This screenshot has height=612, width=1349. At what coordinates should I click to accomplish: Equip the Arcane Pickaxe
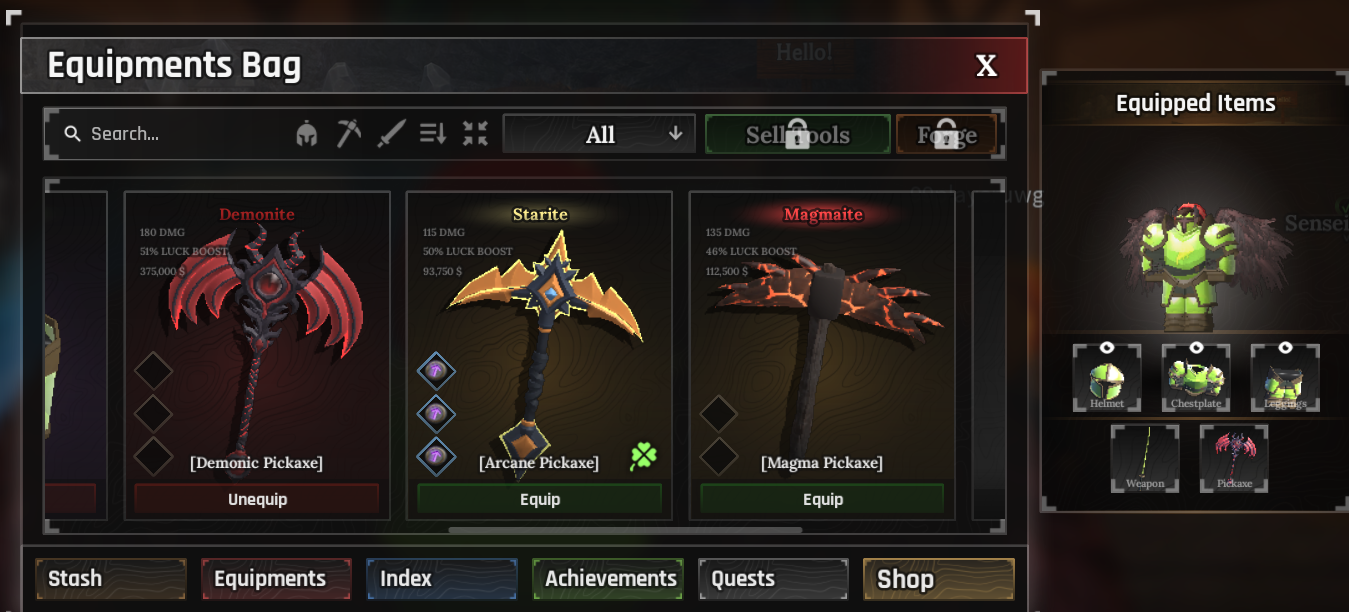pyautogui.click(x=540, y=499)
